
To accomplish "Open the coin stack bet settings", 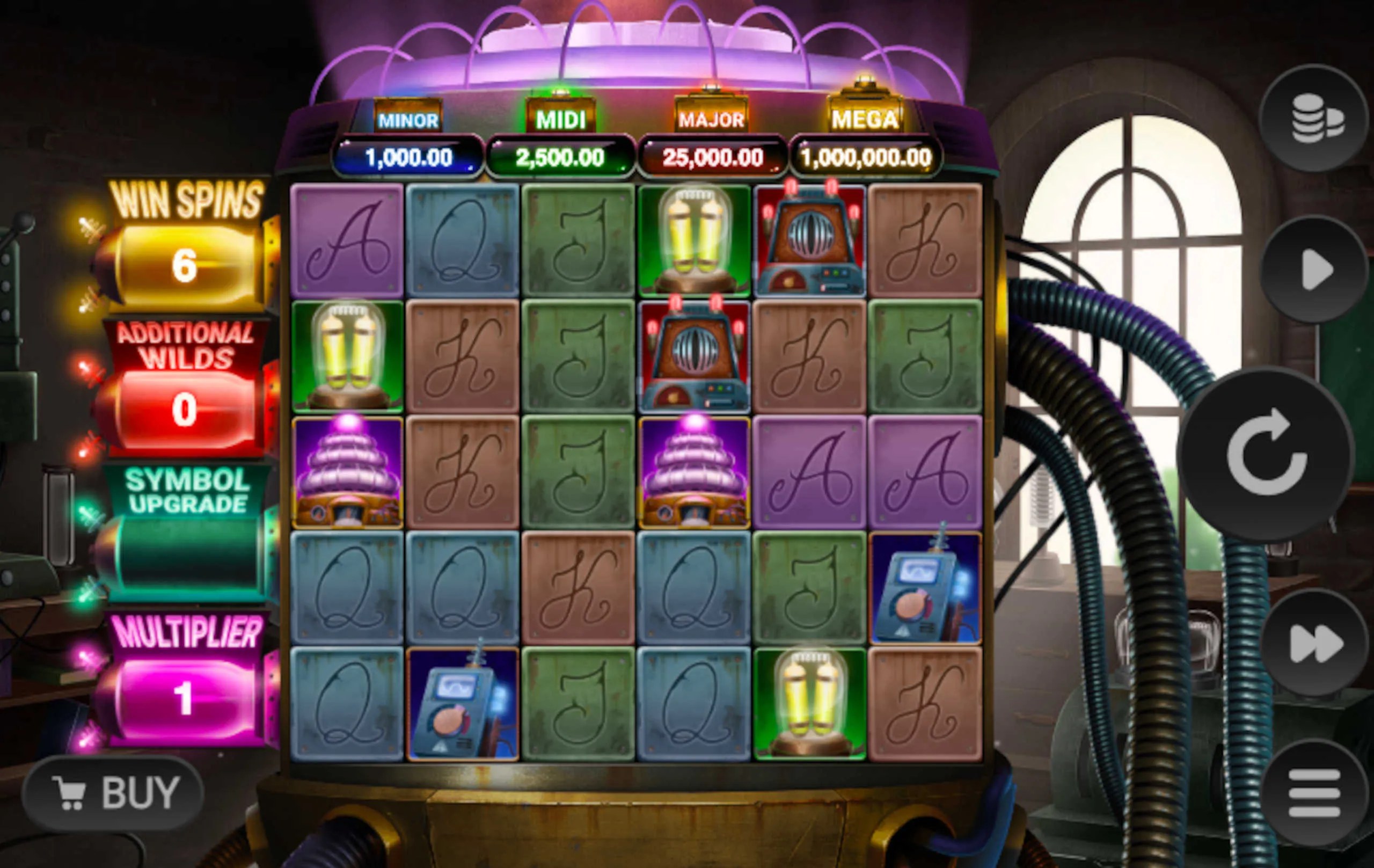I will coord(1314,119).
